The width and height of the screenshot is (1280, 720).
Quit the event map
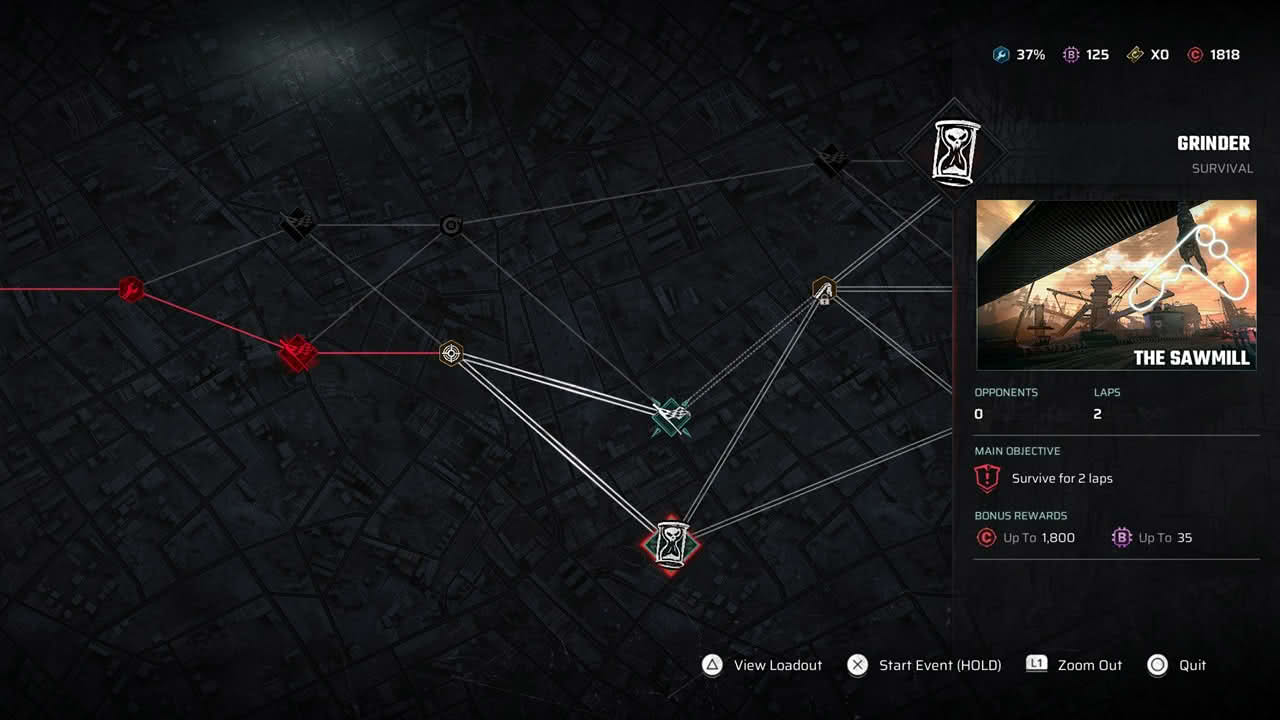pos(1192,665)
